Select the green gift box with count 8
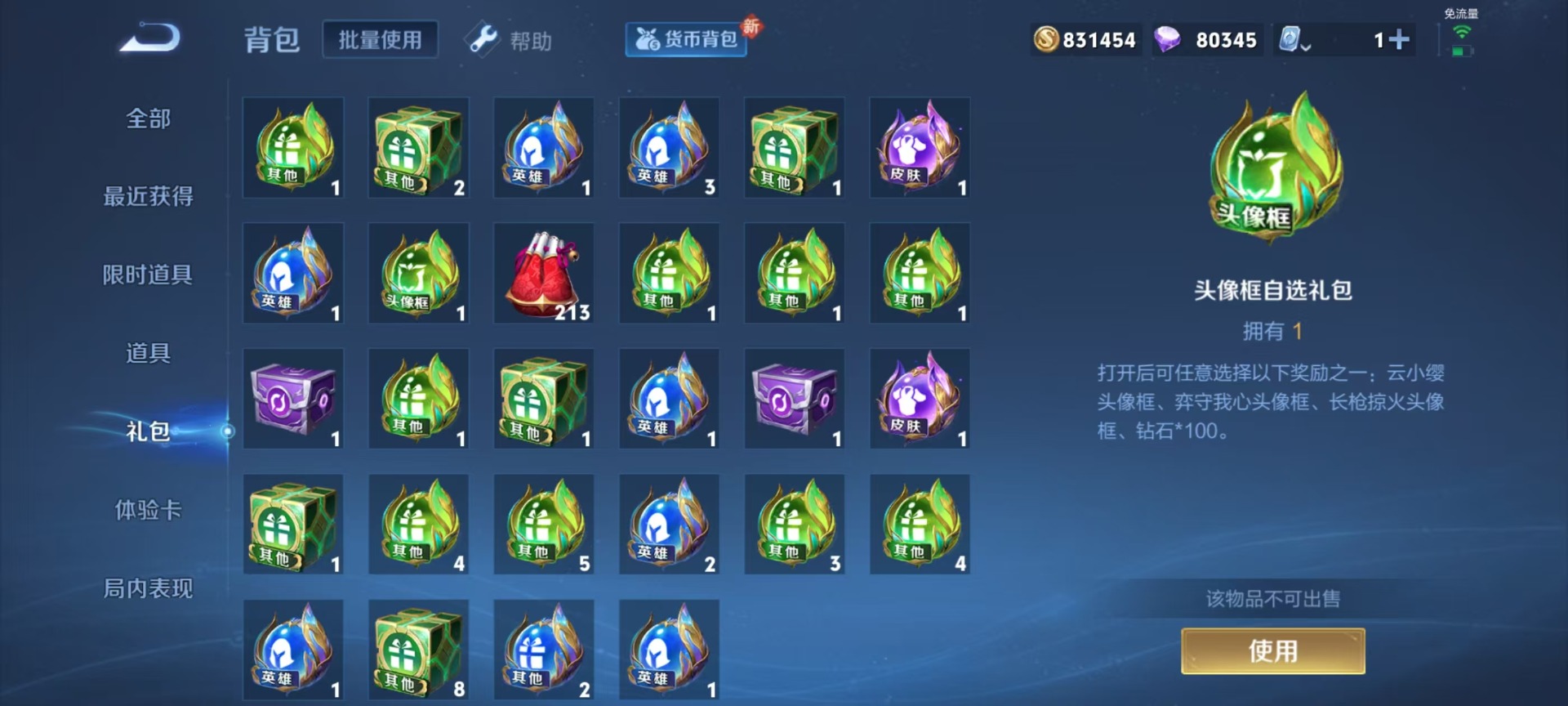Viewport: 1568px width, 706px height. tap(418, 650)
